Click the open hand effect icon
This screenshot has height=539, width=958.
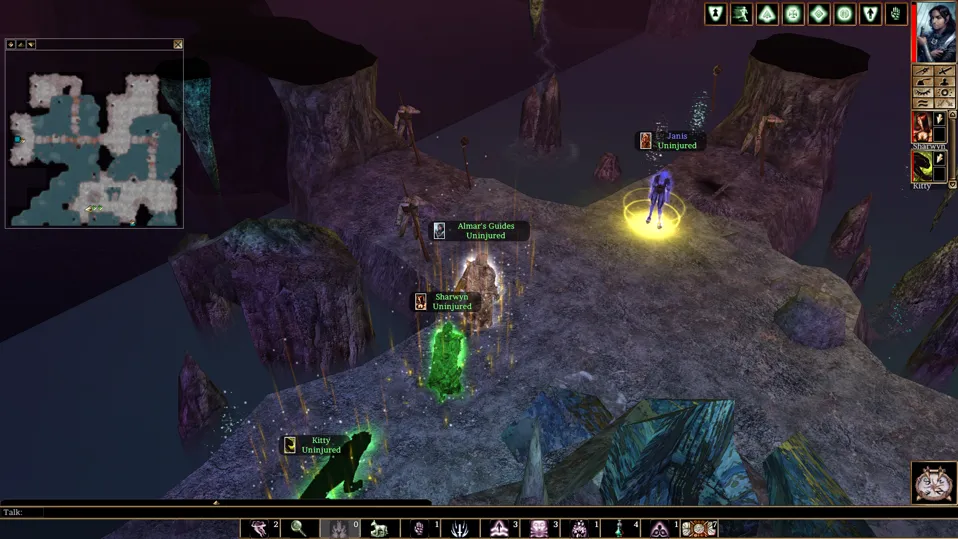pos(897,14)
